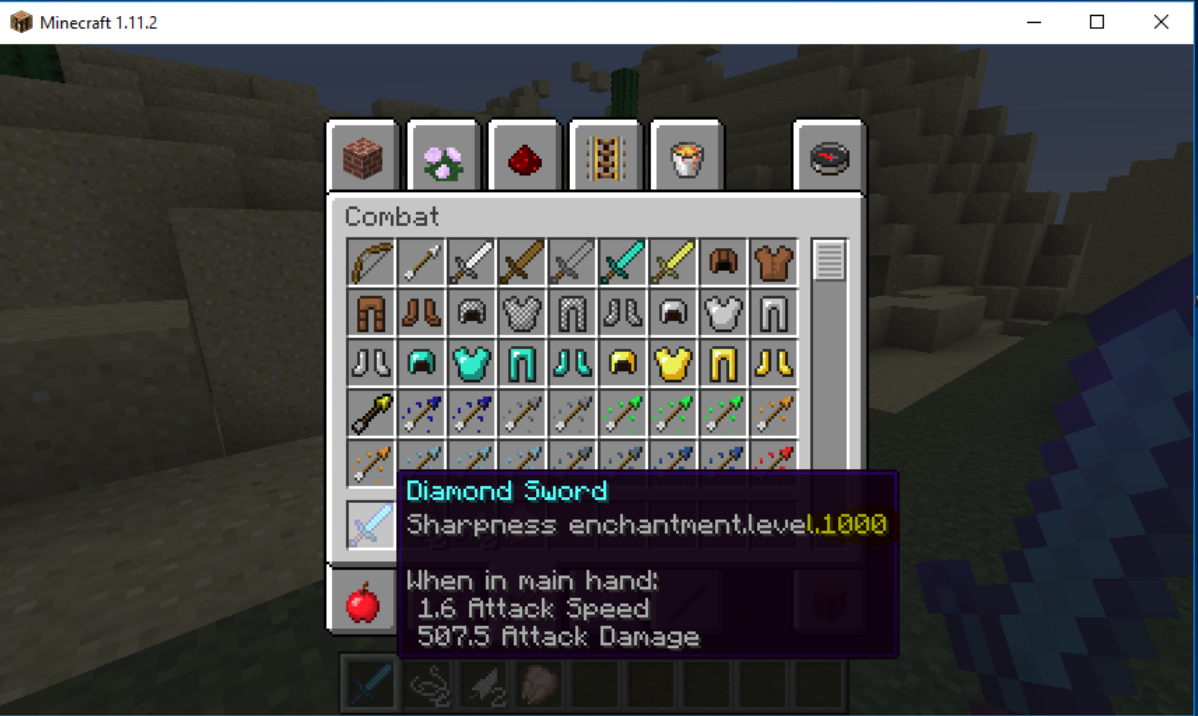The image size is (1198, 716).
Task: Select the golden helmet
Action: [622, 363]
